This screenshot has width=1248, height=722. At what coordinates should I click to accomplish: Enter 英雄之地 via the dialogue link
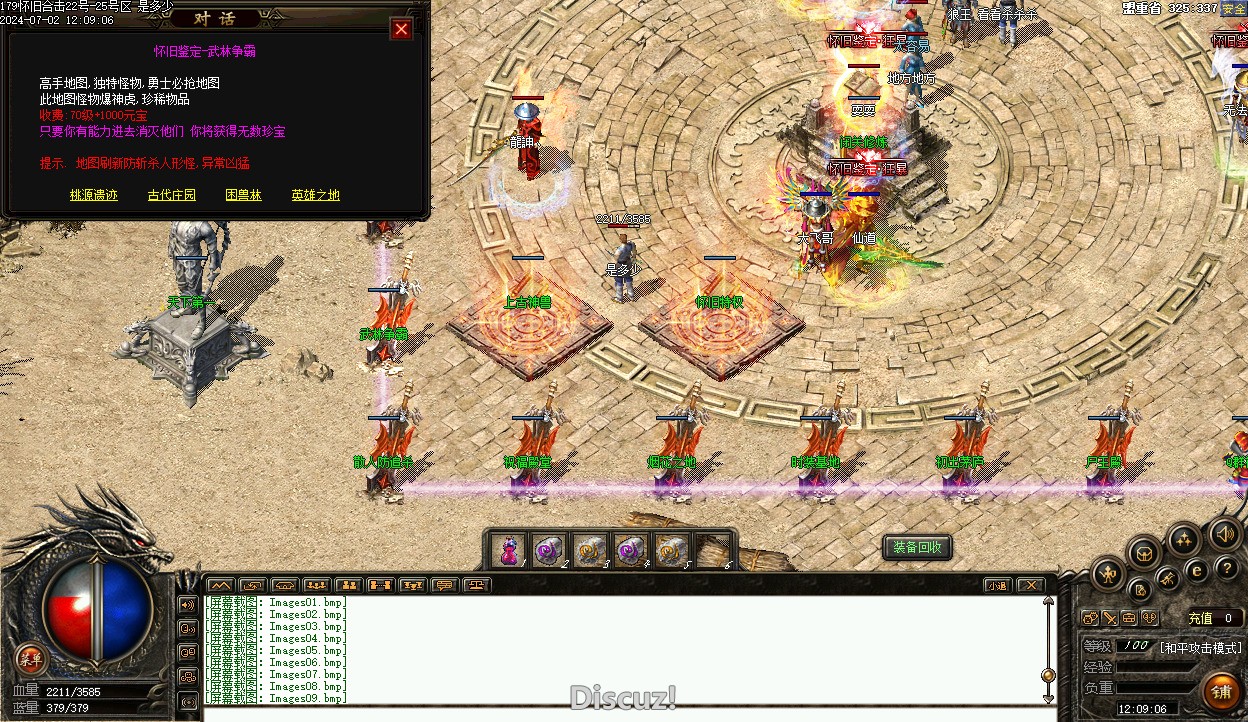(315, 195)
